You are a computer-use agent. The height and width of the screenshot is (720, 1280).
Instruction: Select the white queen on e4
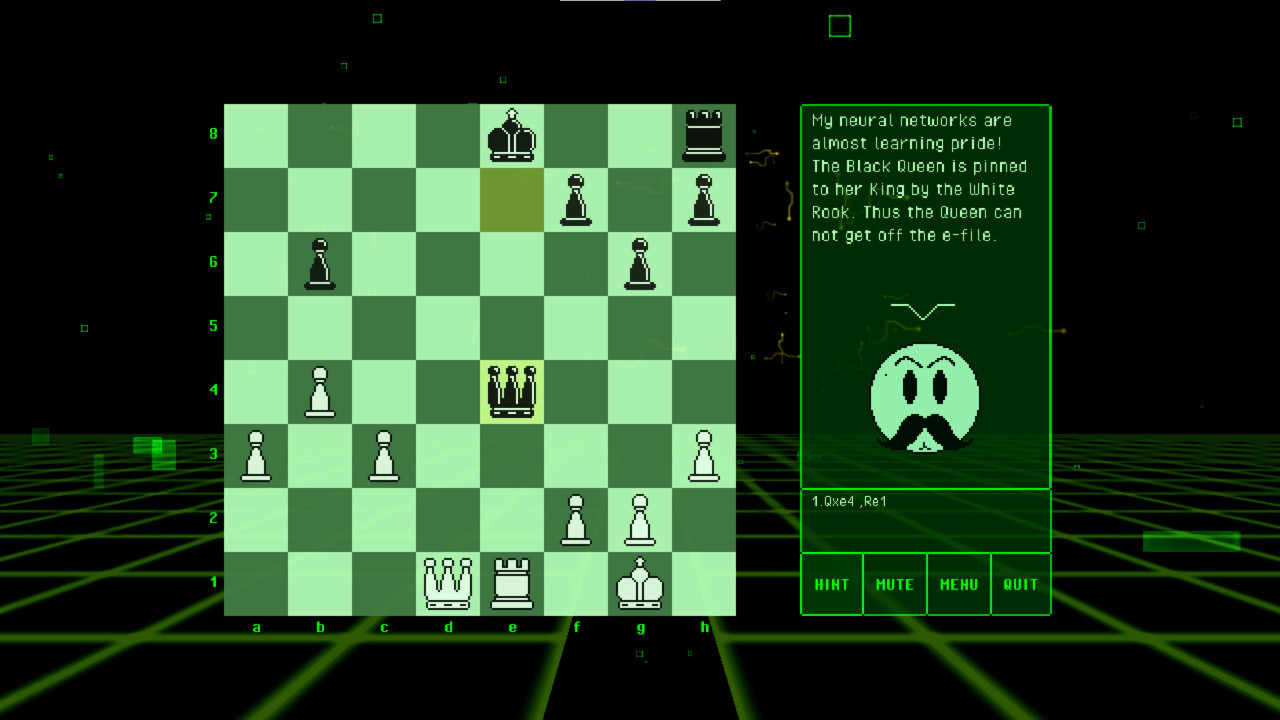click(513, 391)
